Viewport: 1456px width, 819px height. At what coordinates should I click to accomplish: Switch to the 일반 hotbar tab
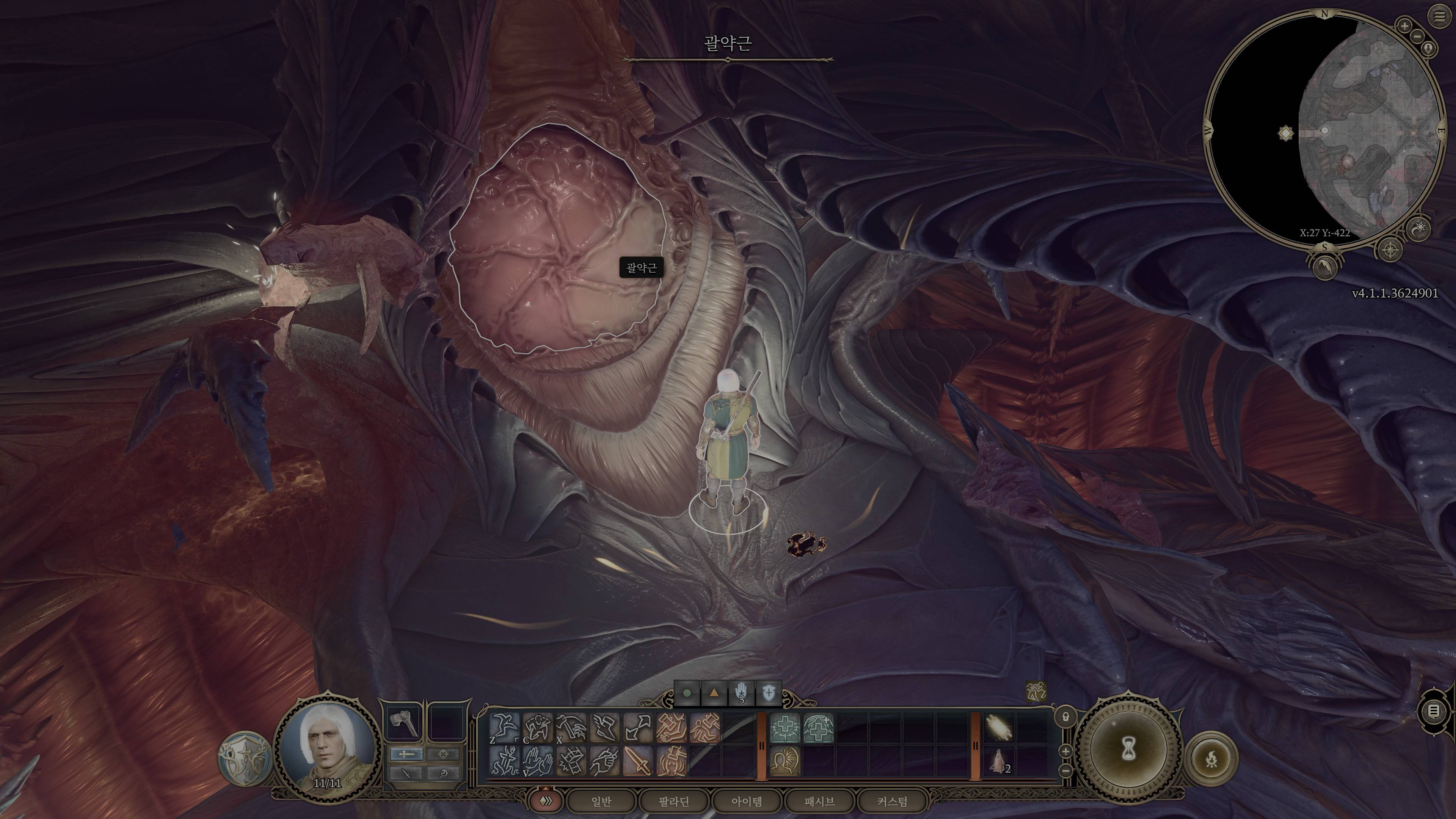[x=601, y=802]
